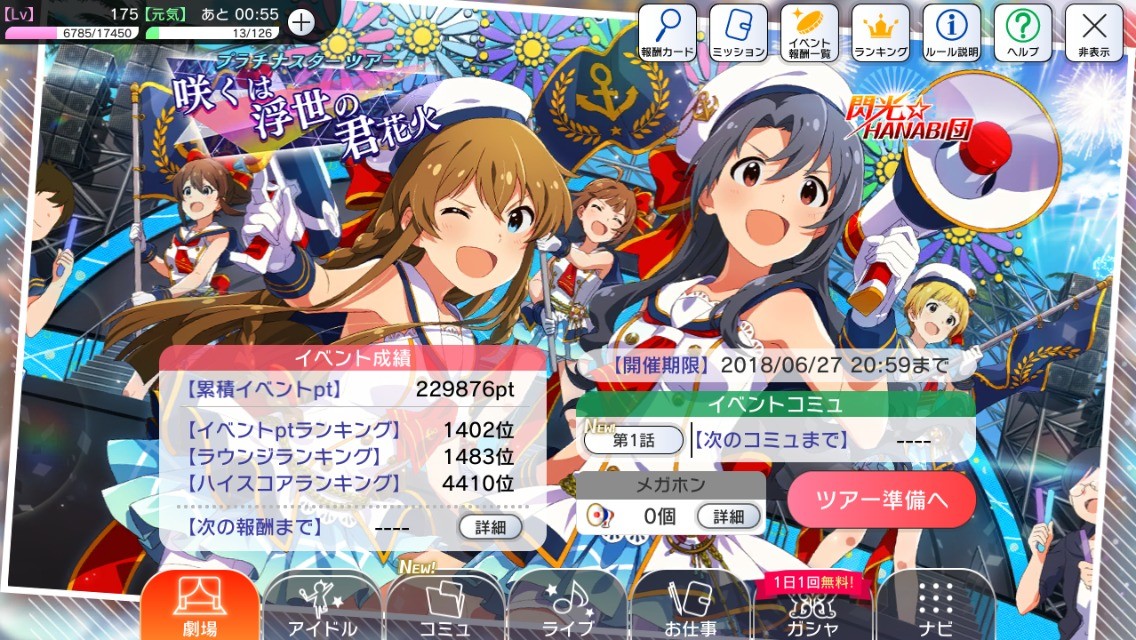Open the コミュ commu menu
Screen dimensions: 1136x640
pos(445,606)
